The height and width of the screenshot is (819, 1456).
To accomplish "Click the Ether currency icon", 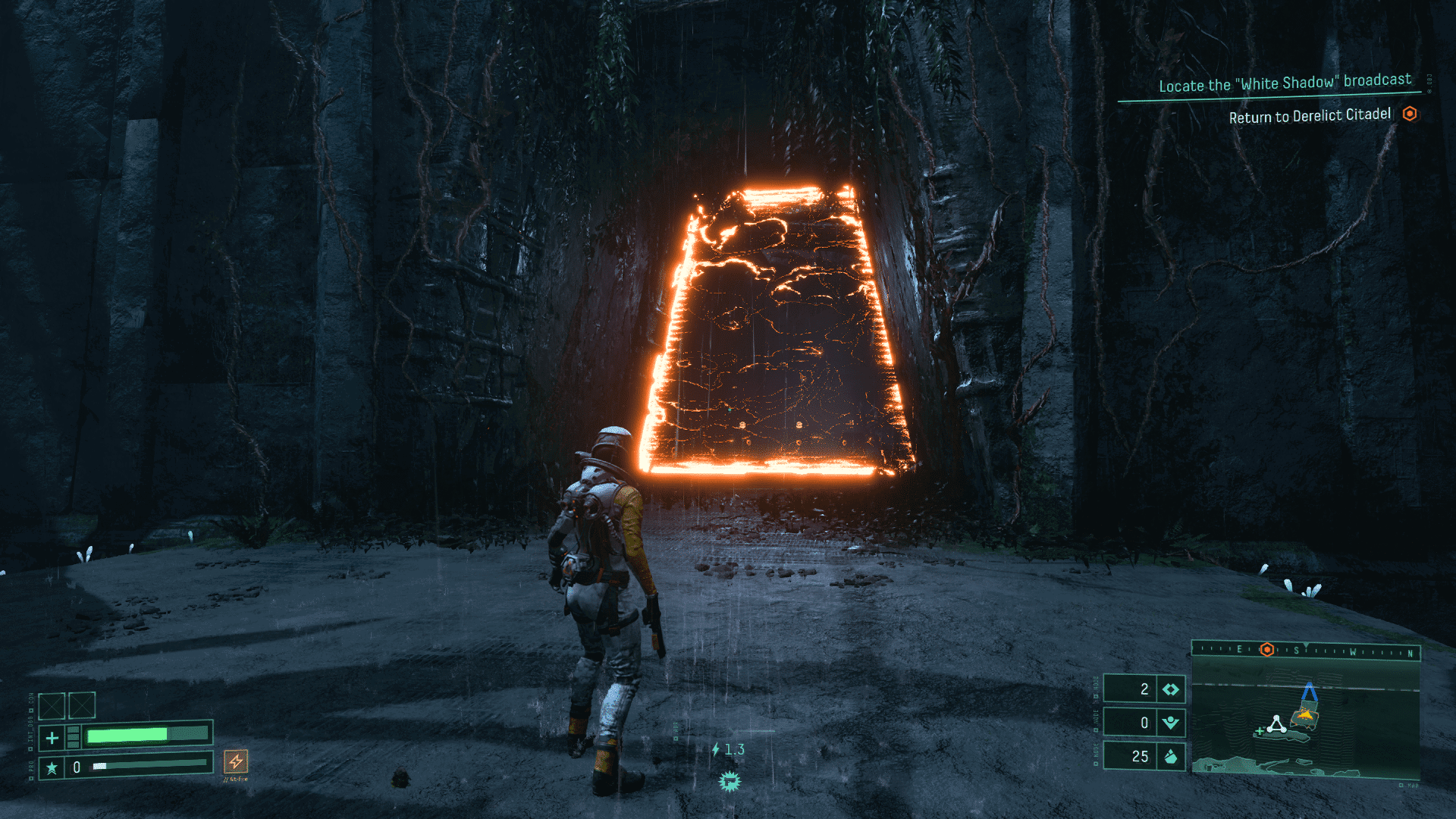I will pyautogui.click(x=1171, y=723).
